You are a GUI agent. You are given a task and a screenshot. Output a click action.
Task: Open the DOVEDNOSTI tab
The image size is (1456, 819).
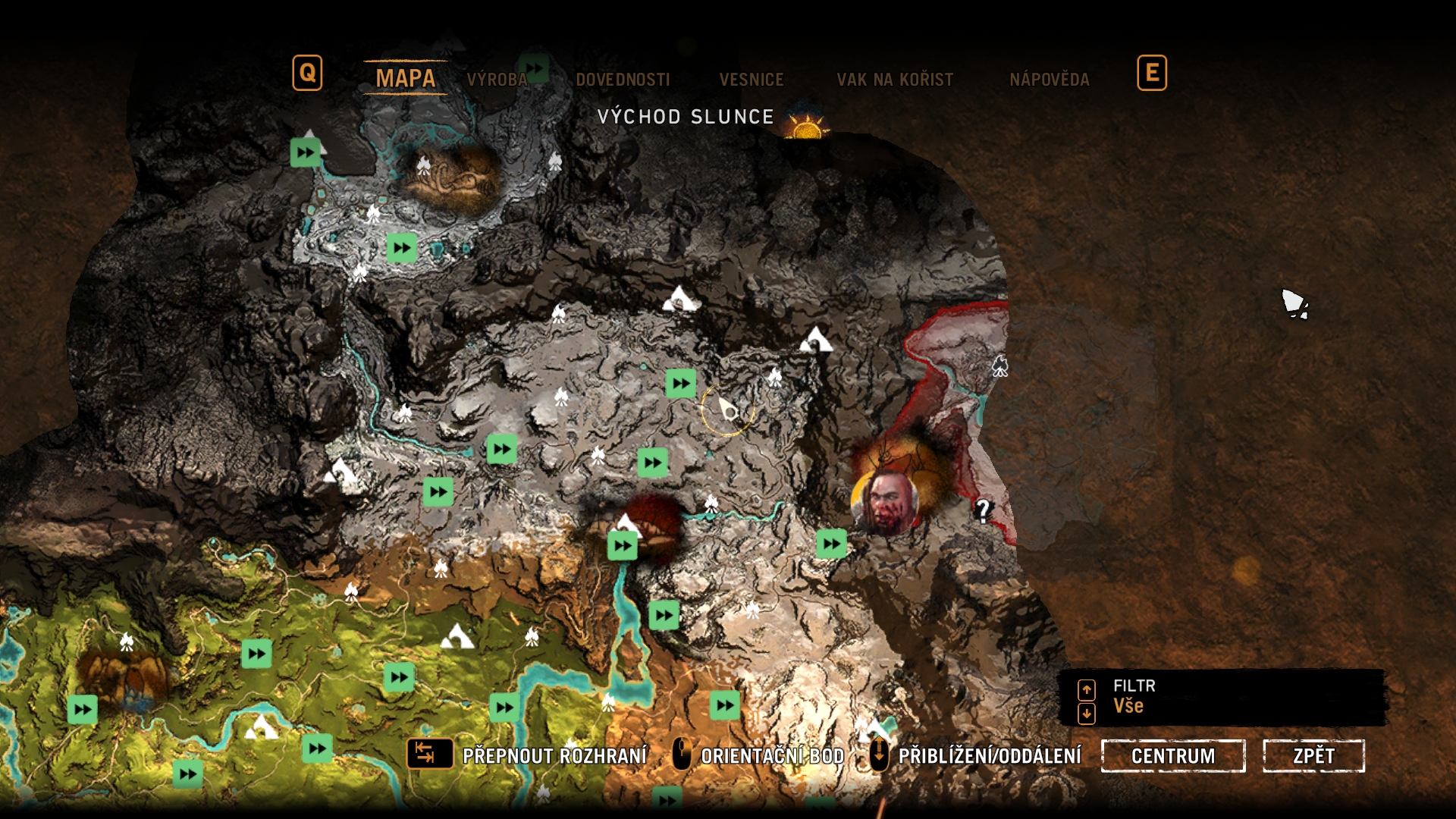click(623, 80)
